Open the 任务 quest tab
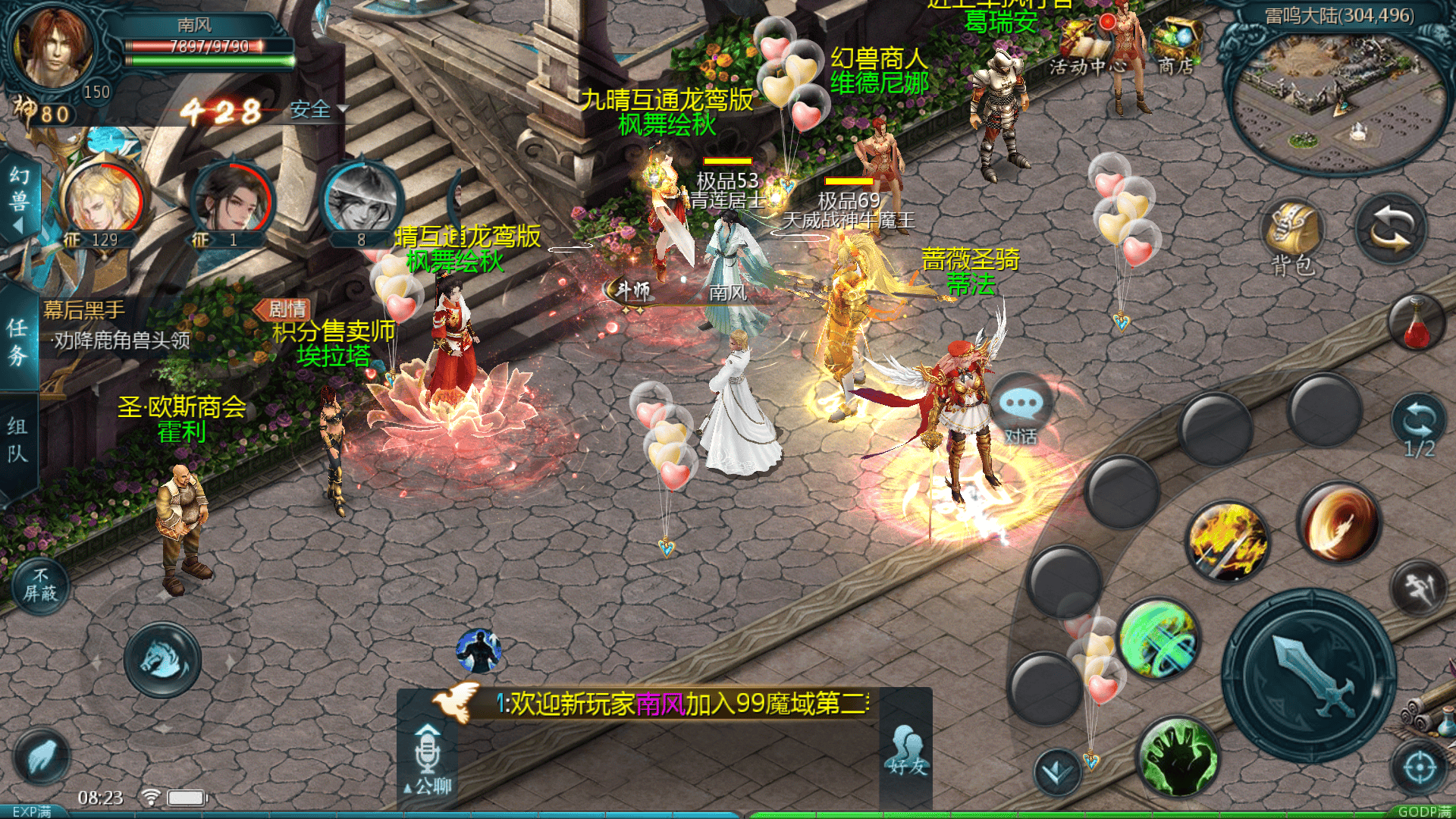The image size is (1456, 819). pos(18,341)
